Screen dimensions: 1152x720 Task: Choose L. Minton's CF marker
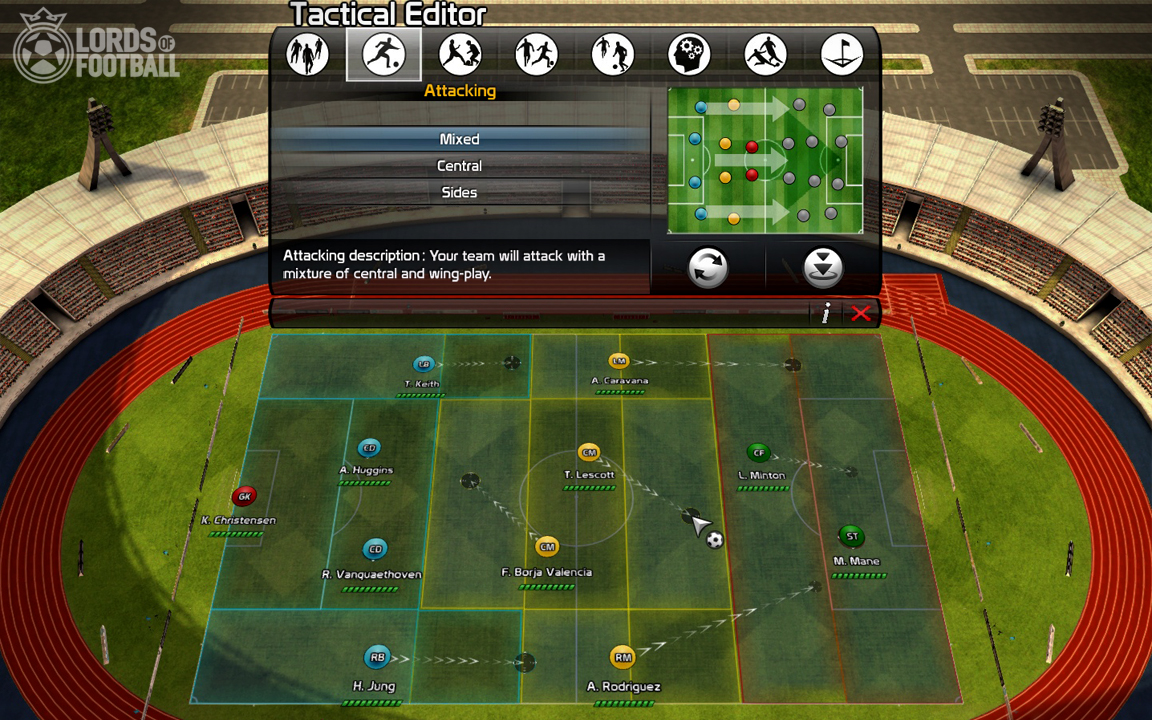click(x=758, y=453)
